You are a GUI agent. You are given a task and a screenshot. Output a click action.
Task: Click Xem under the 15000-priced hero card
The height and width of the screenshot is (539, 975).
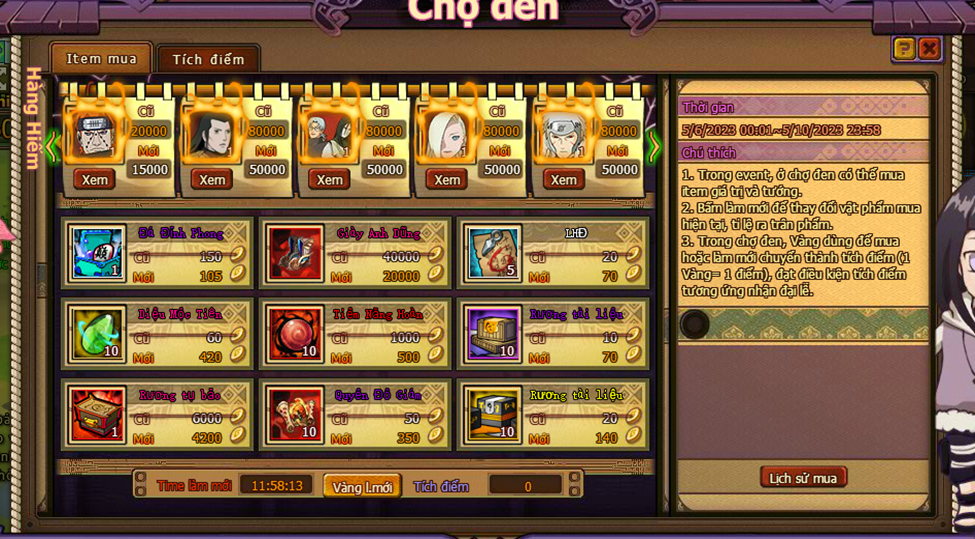94,179
